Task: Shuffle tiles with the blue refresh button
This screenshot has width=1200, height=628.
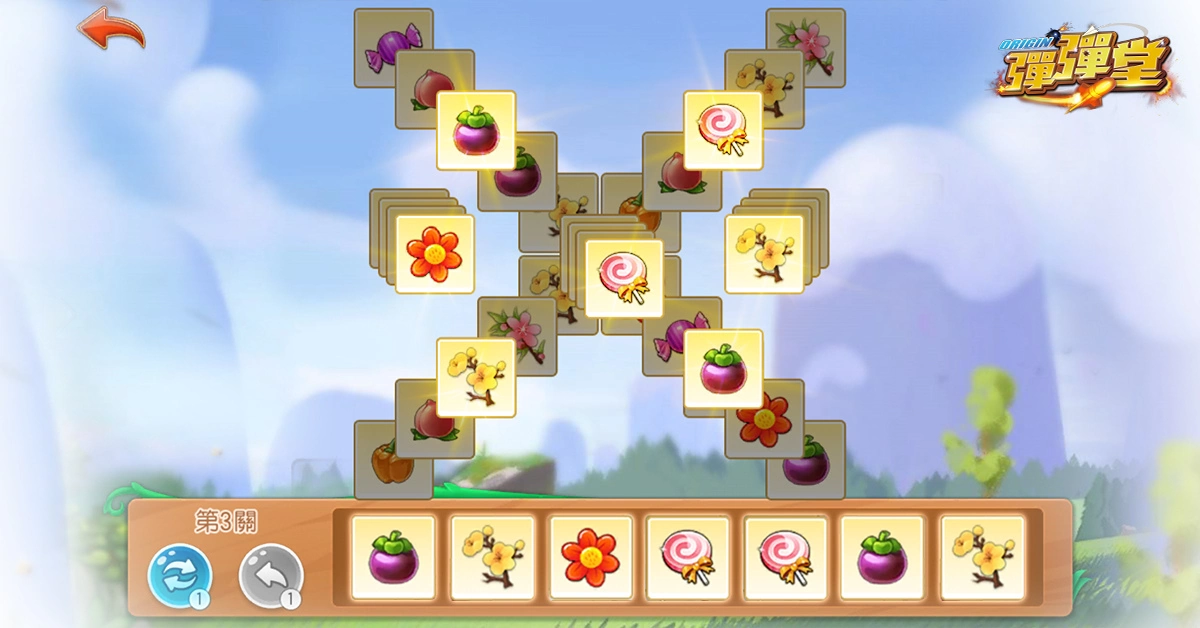Action: pyautogui.click(x=180, y=575)
